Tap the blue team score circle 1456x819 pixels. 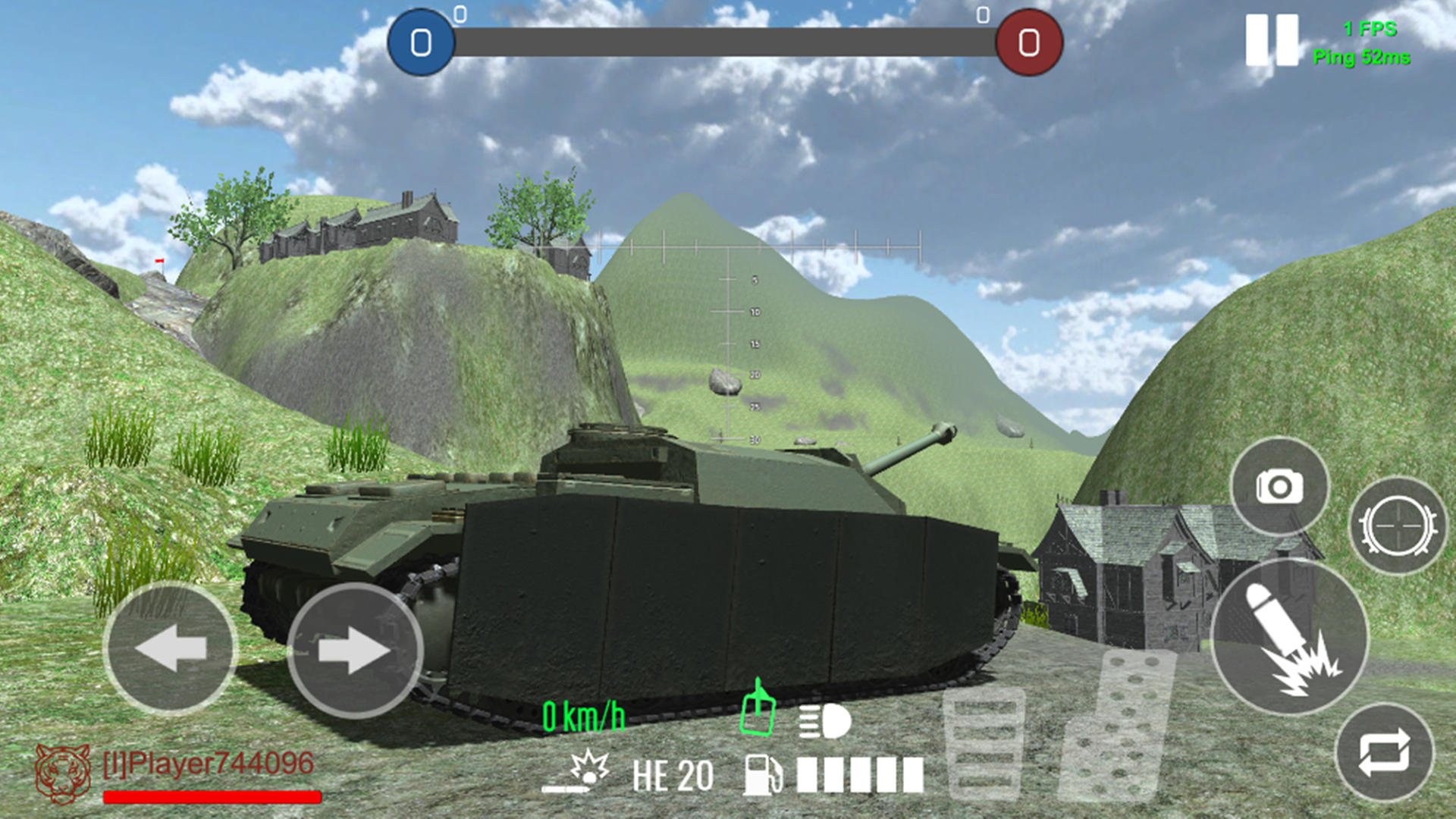pyautogui.click(x=421, y=43)
